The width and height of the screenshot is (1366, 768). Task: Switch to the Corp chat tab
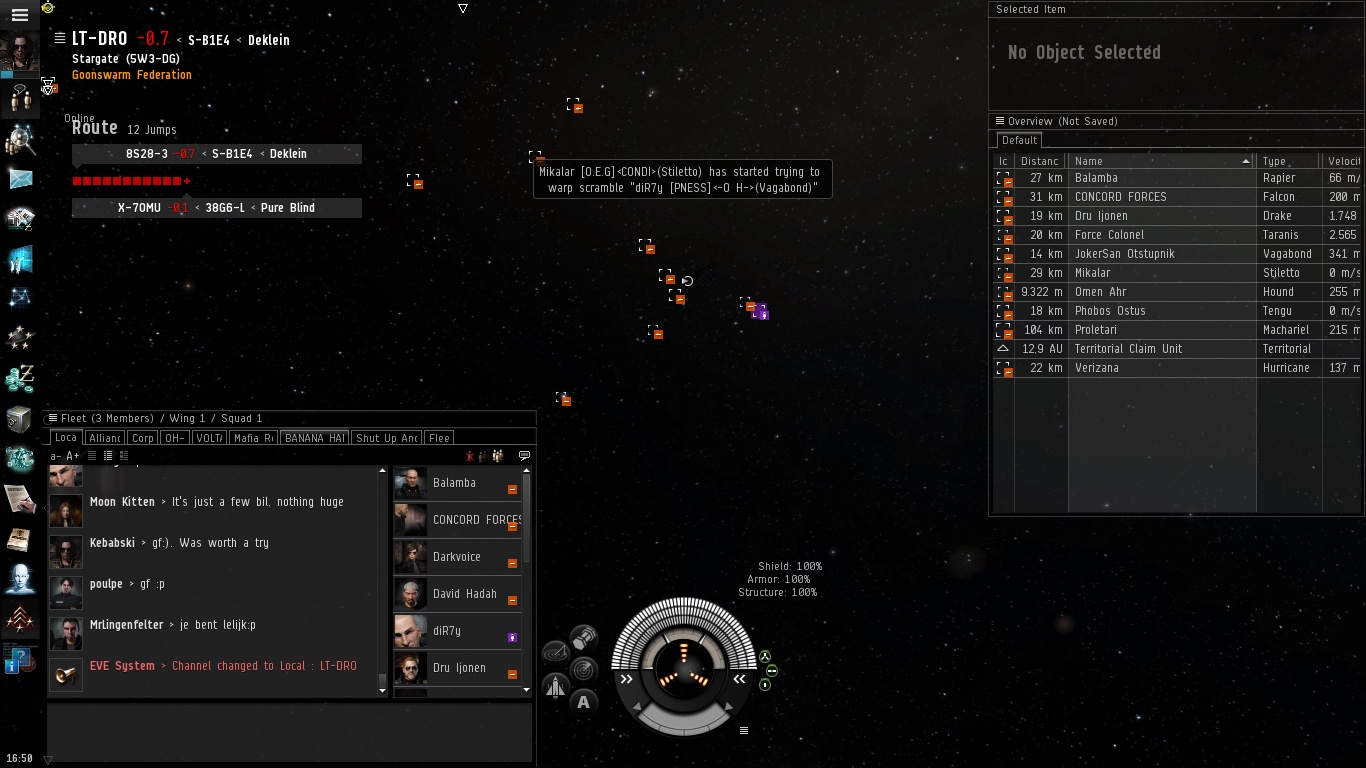pos(143,438)
